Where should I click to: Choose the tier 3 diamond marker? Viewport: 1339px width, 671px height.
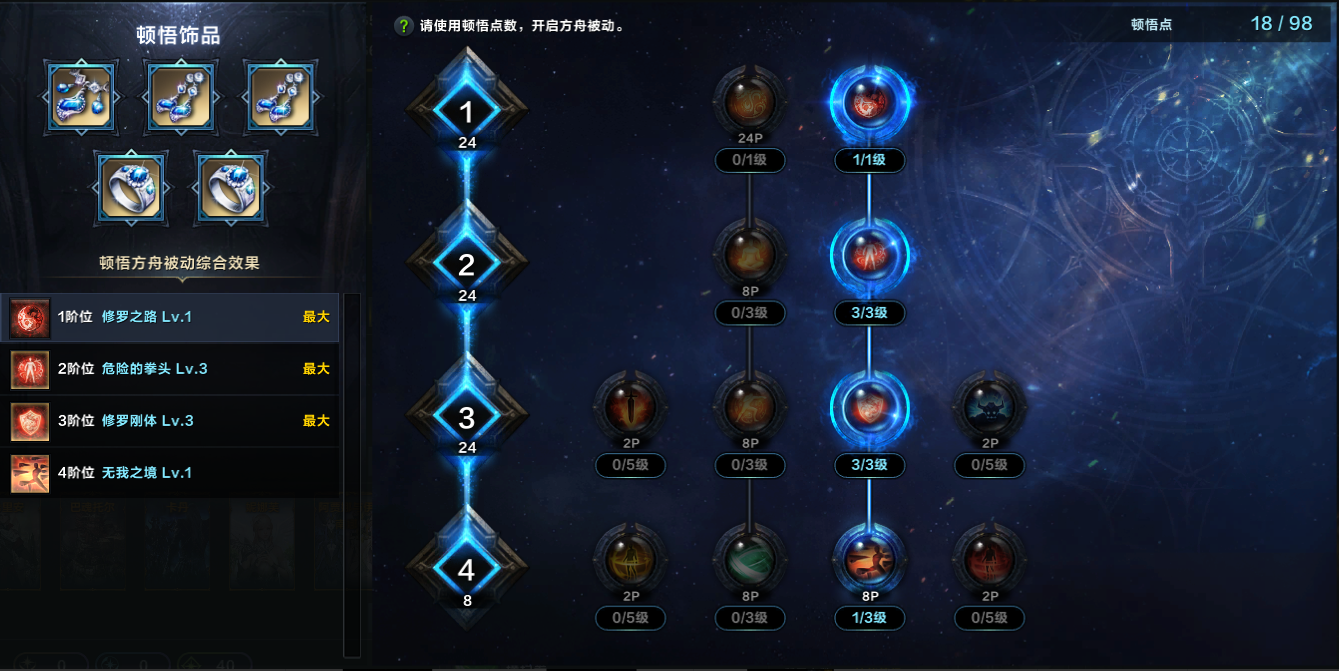(466, 416)
